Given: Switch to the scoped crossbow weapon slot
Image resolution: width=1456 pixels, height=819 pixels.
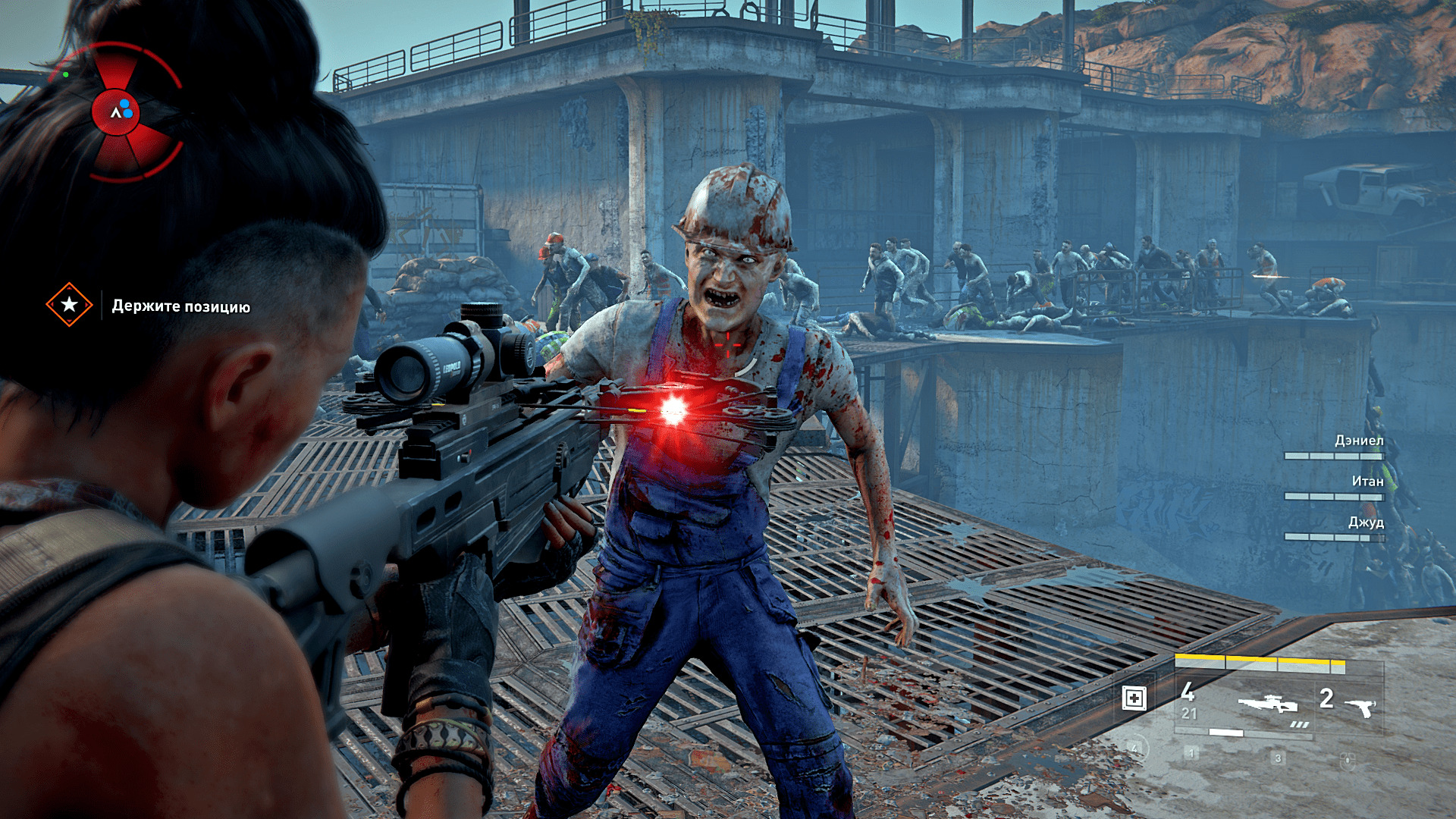Looking at the screenshot, I should coord(1268,704).
